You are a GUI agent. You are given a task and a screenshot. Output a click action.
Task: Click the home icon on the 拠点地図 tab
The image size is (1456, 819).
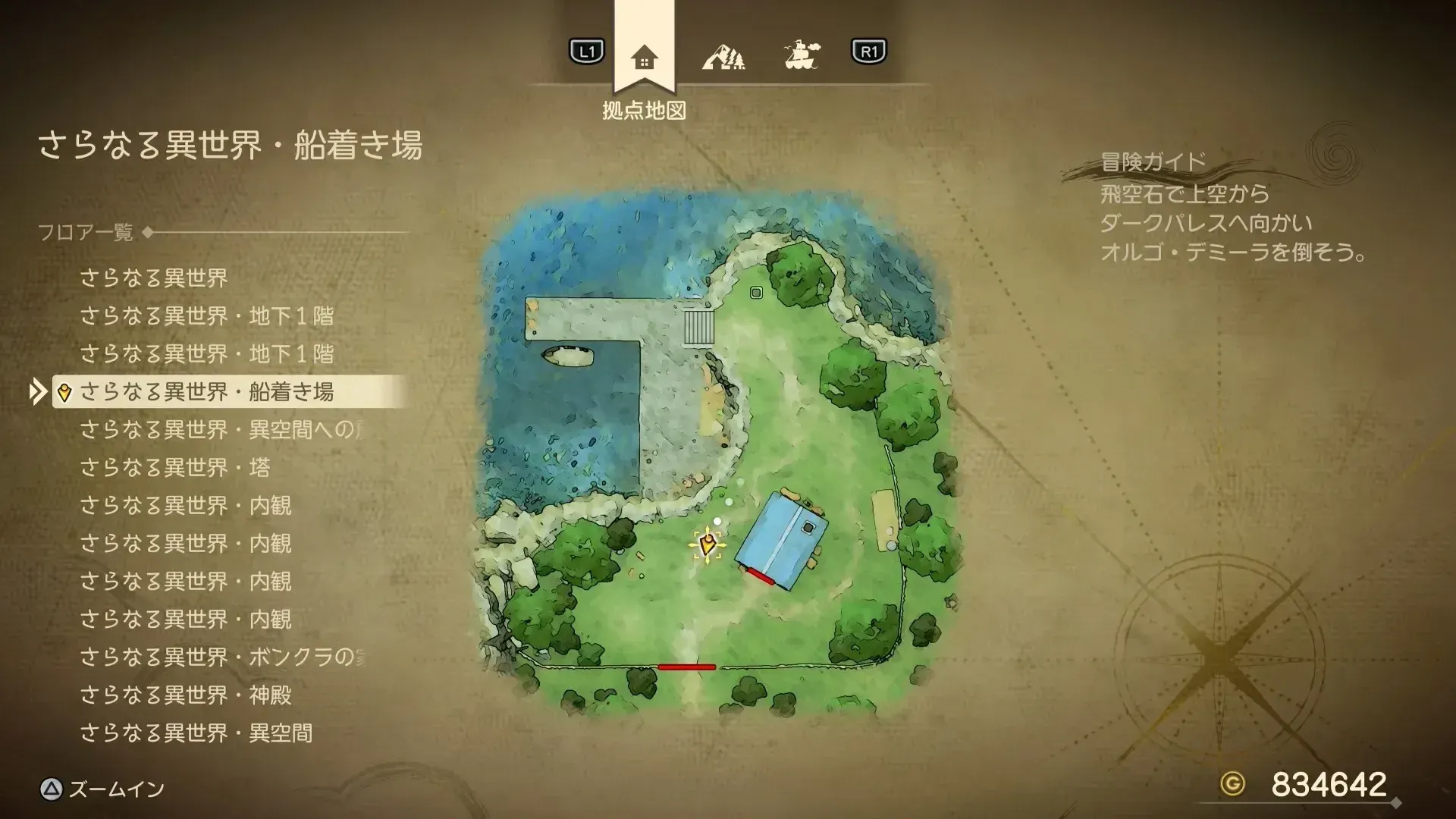645,55
